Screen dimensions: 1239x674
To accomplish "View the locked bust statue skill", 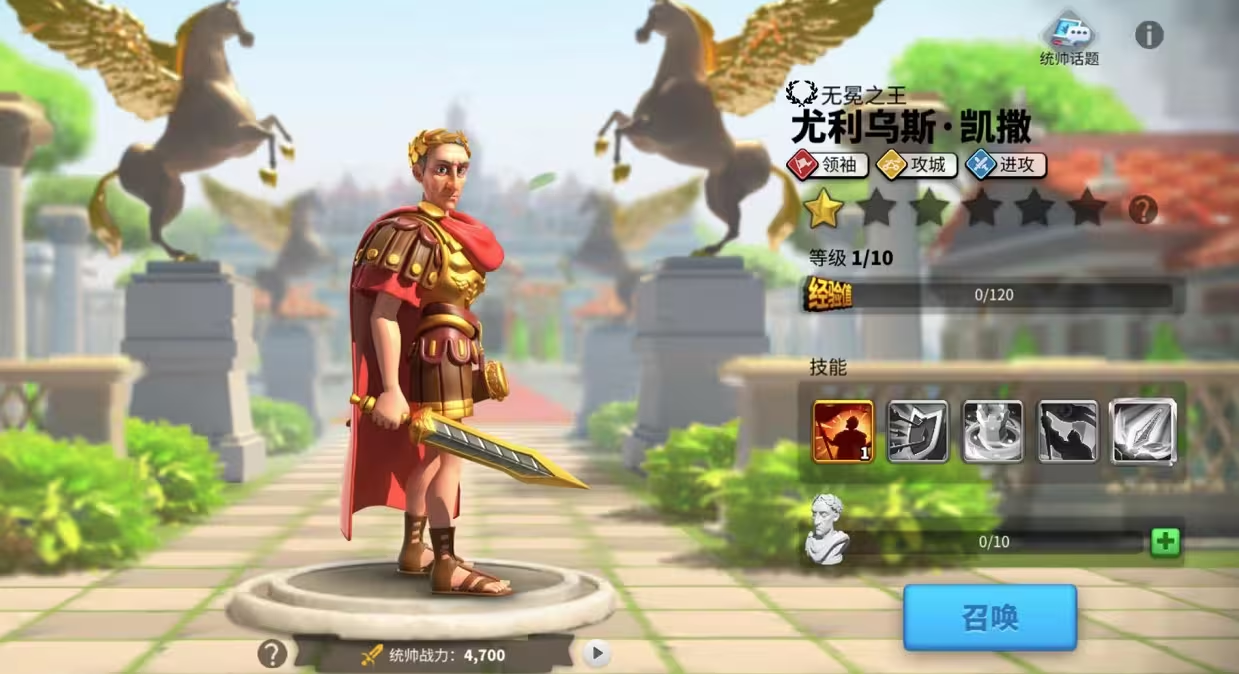I will coord(992,431).
